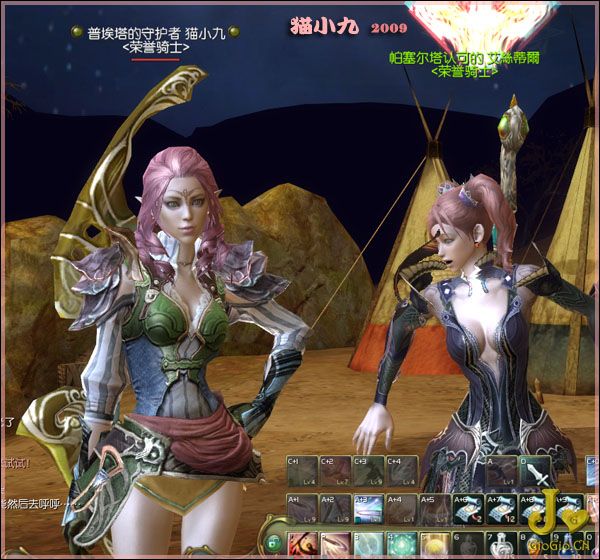Use the C+2 hotbar skill
The height and width of the screenshot is (560, 600).
click(335, 471)
